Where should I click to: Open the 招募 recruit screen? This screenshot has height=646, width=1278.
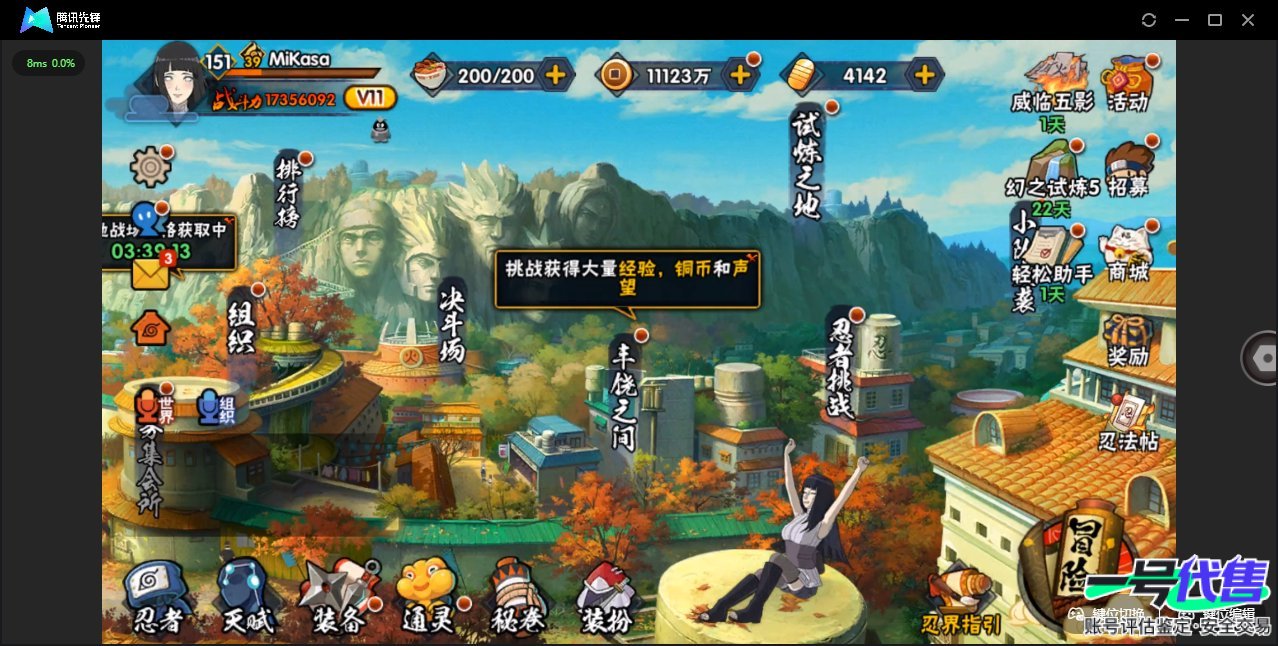coord(1128,169)
